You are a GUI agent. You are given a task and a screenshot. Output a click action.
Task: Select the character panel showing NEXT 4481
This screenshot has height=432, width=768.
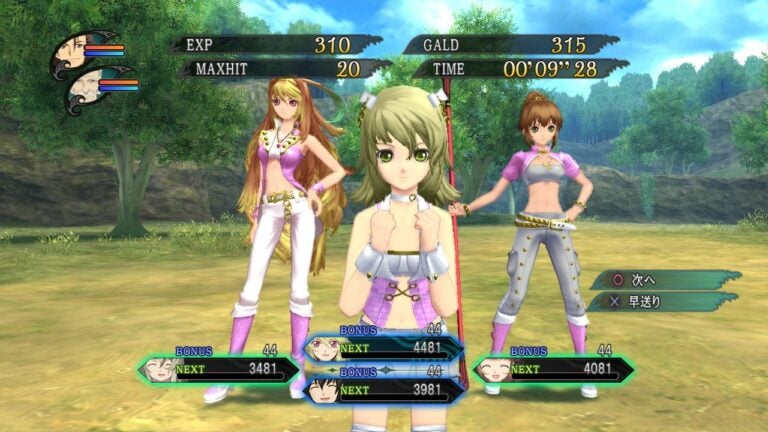click(385, 348)
